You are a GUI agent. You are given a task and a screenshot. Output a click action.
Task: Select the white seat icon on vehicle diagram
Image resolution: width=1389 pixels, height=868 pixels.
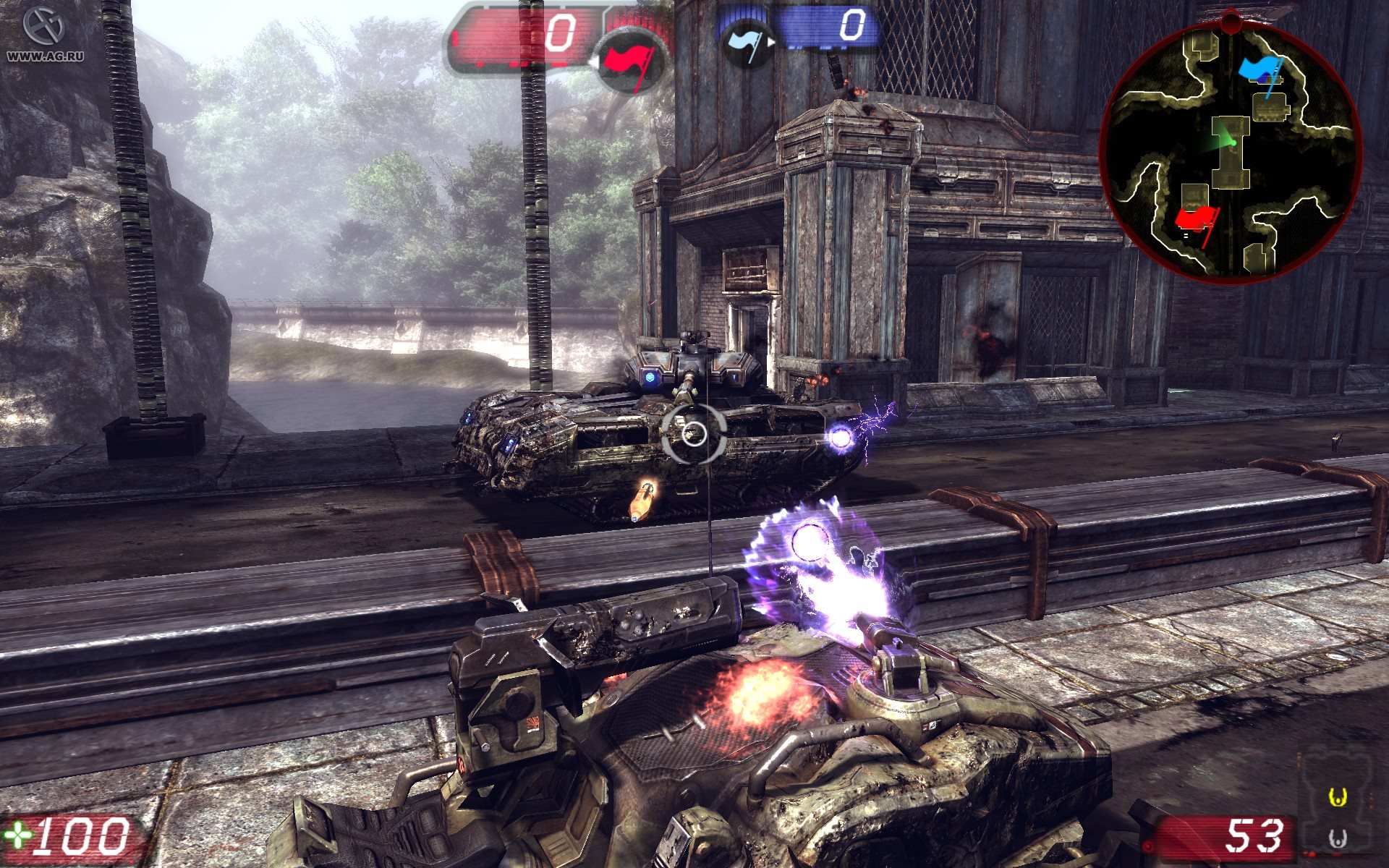tap(1338, 839)
